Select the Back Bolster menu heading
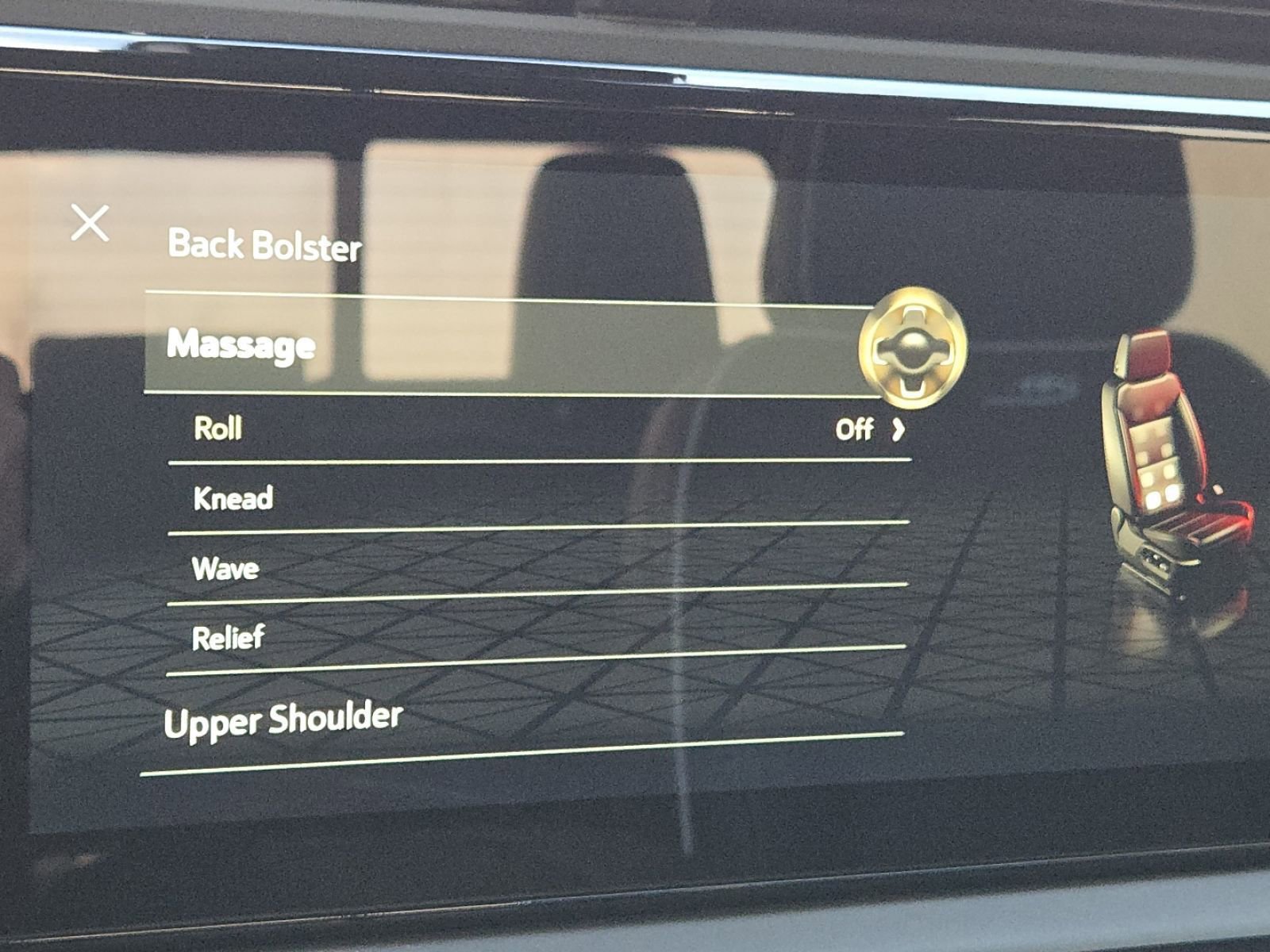The width and height of the screenshot is (1270, 952). click(264, 246)
